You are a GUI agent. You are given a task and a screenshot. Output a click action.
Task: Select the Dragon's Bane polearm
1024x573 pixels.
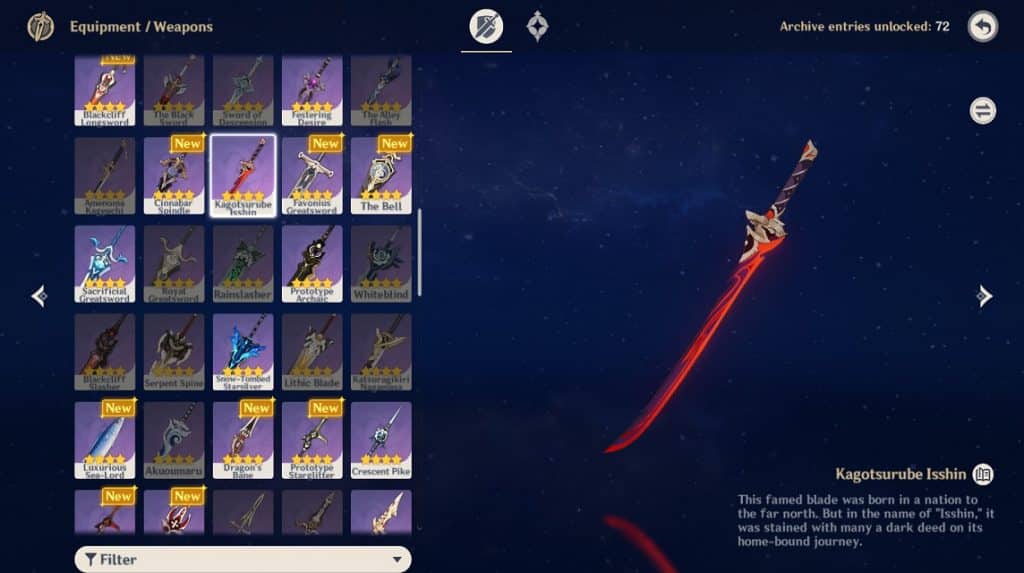[x=243, y=439]
